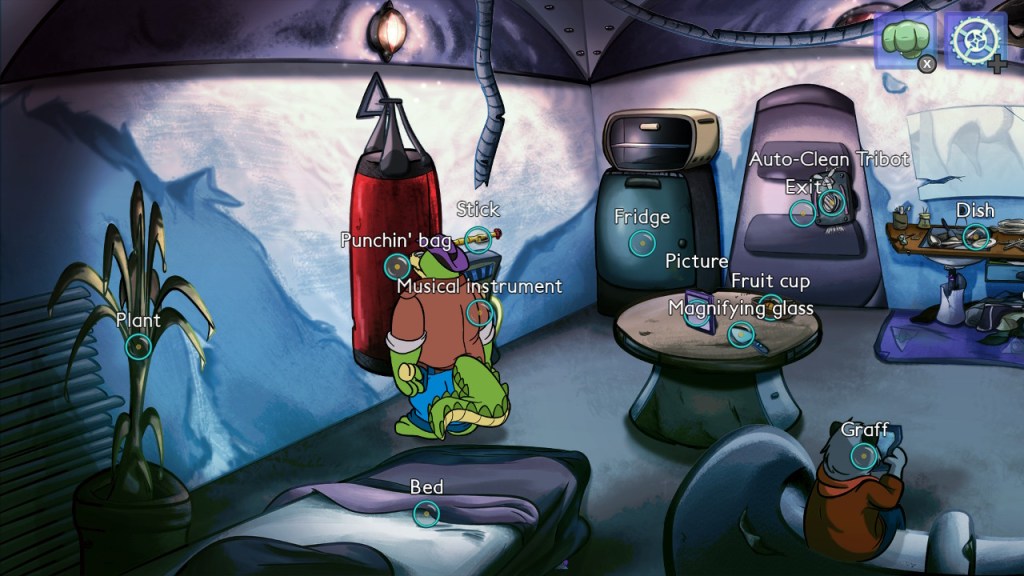Select the Dish hotspot marker
This screenshot has width=1024, height=576.
(x=975, y=237)
